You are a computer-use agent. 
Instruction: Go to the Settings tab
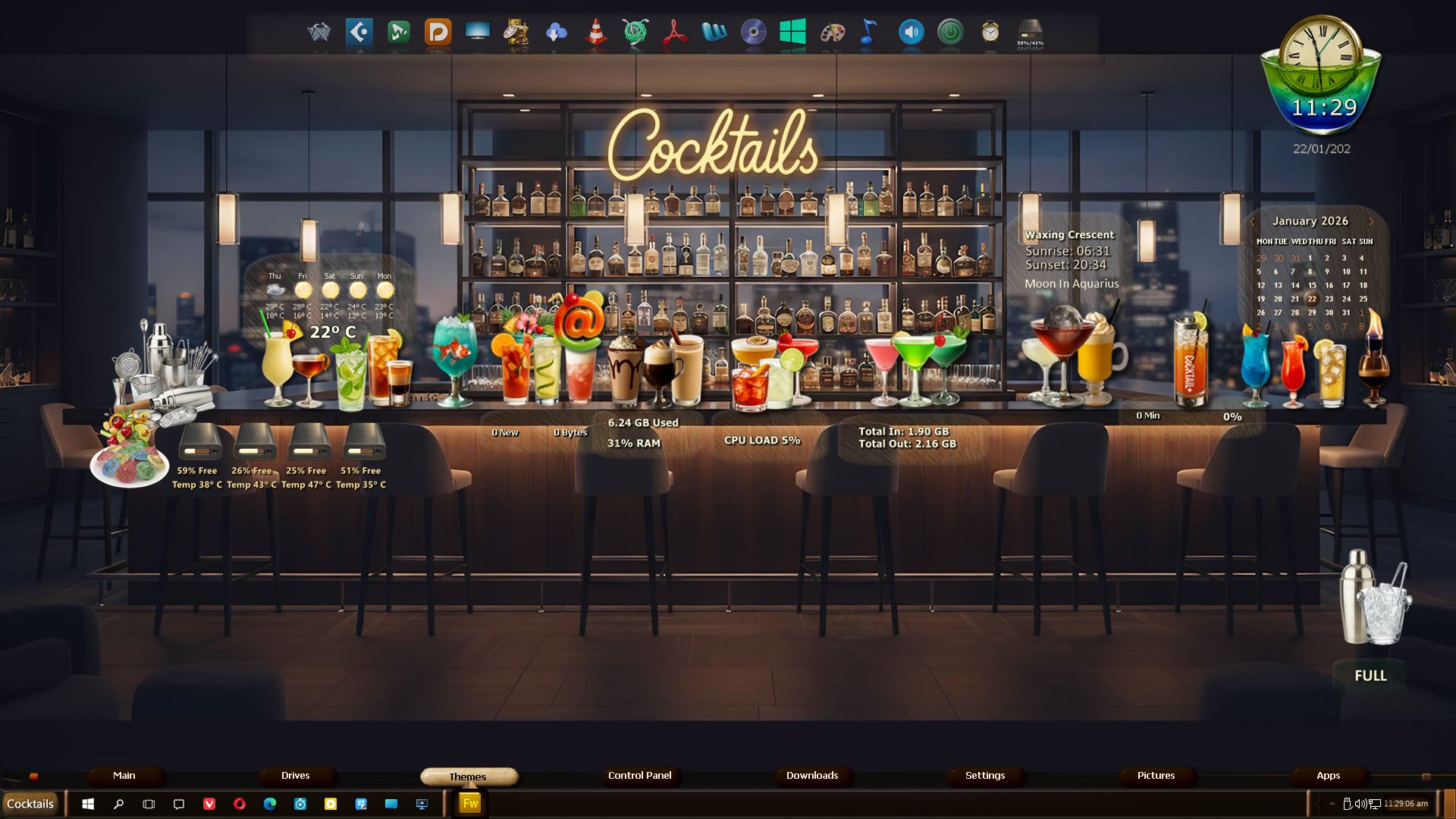984,776
